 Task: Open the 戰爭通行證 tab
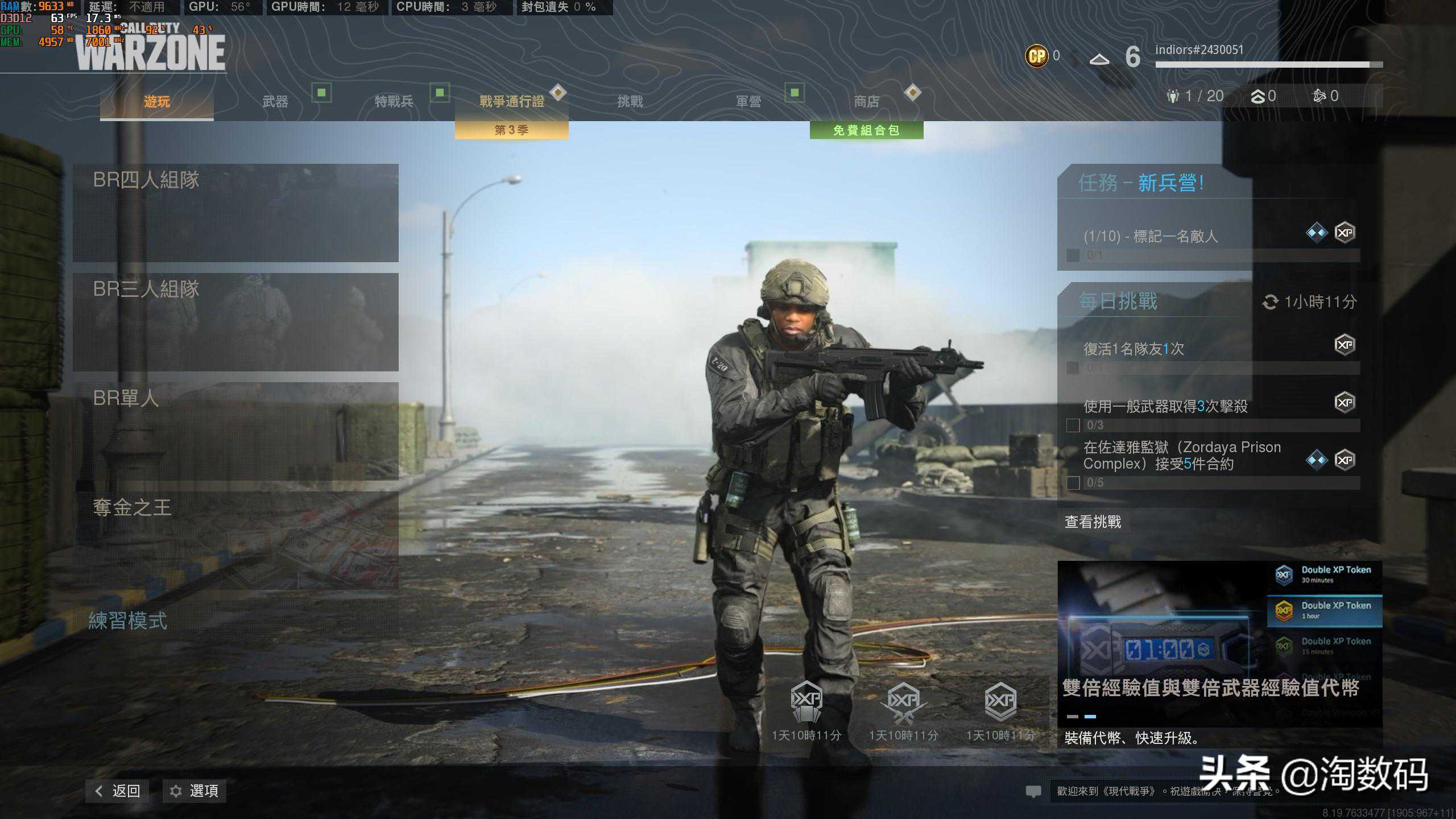click(x=511, y=102)
